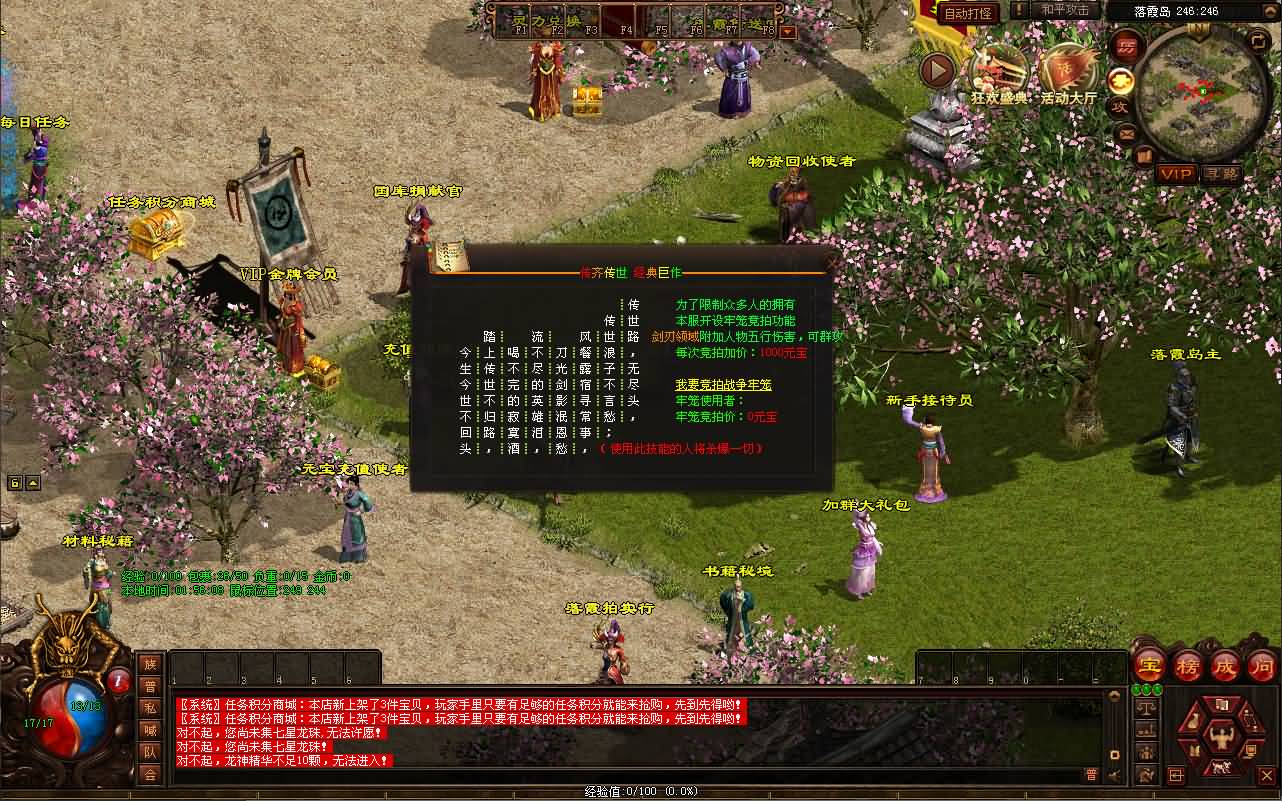Click the pet dog icon in the hexagon menu
1282x801 pixels.
click(x=1221, y=768)
